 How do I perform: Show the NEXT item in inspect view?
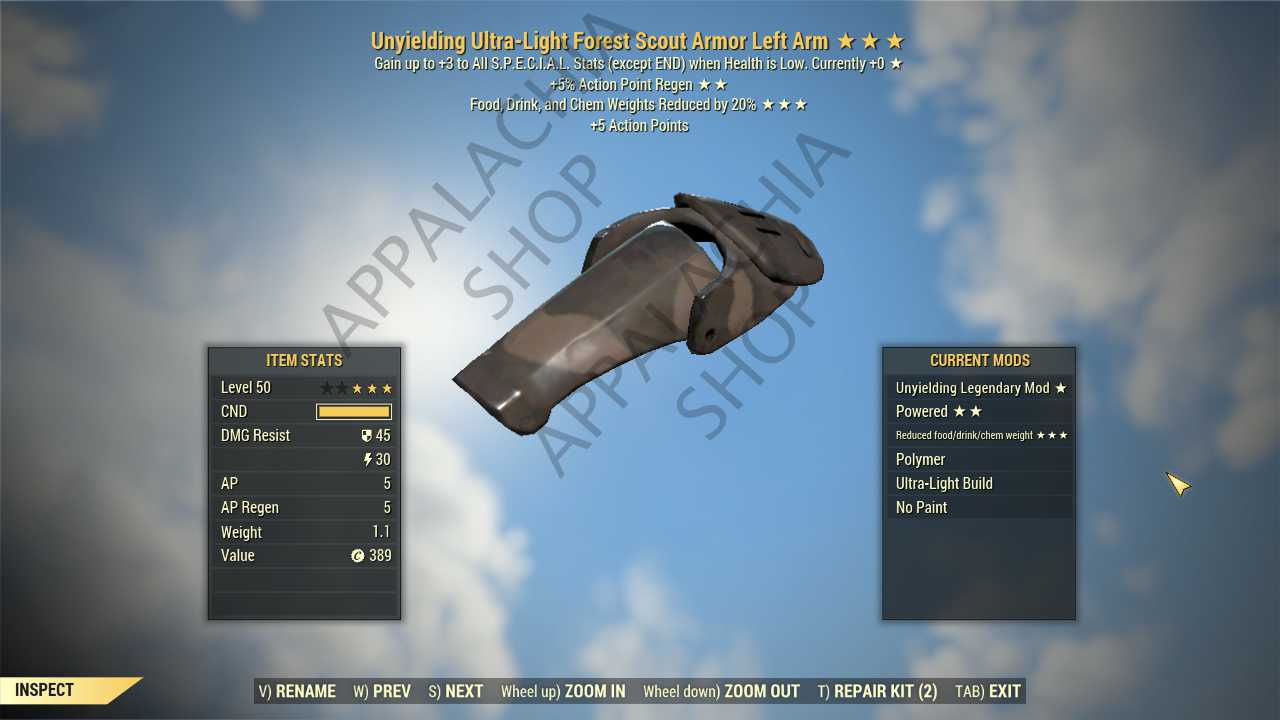tap(456, 691)
